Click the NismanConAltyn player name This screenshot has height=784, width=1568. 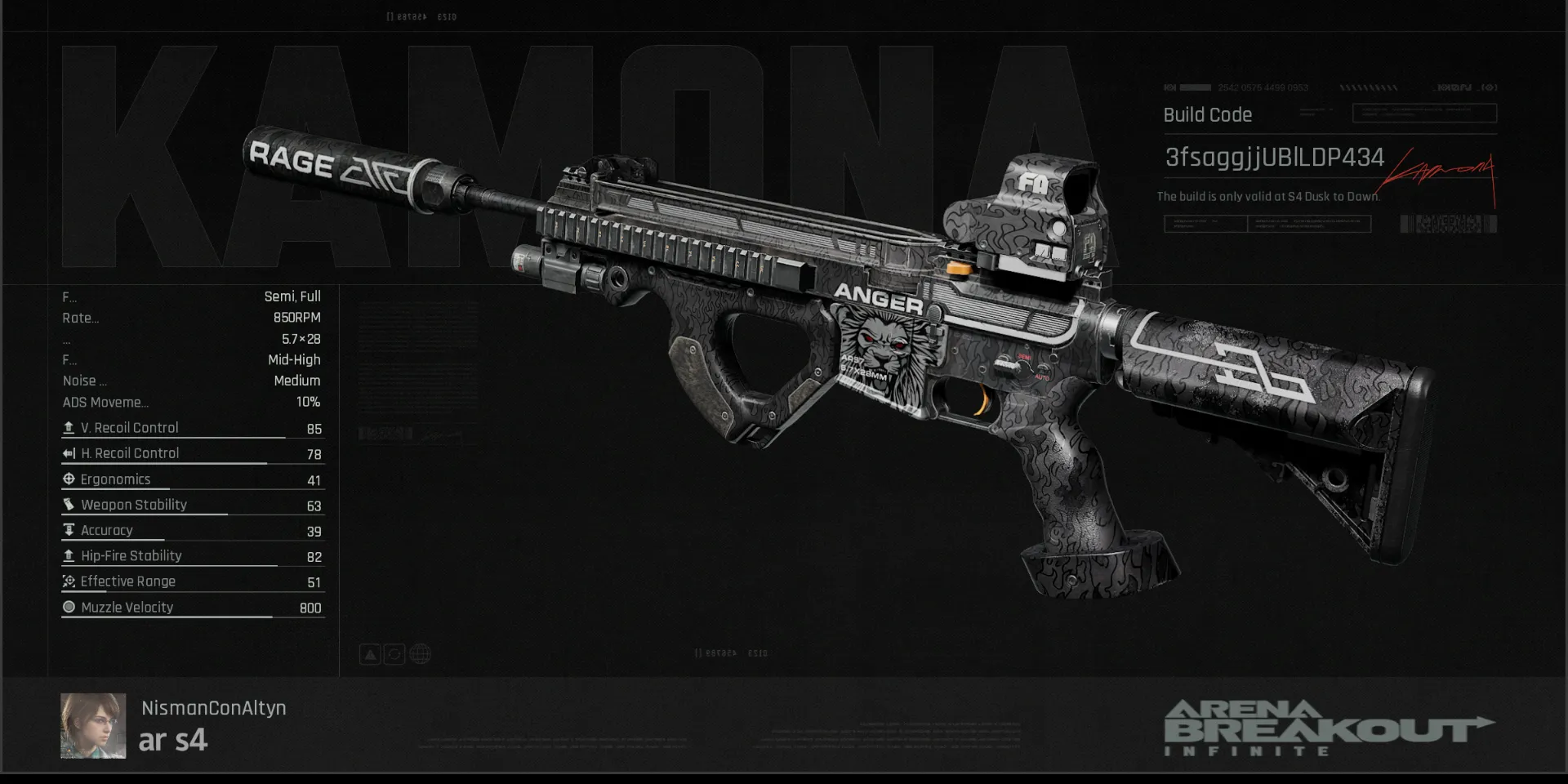pos(213,708)
